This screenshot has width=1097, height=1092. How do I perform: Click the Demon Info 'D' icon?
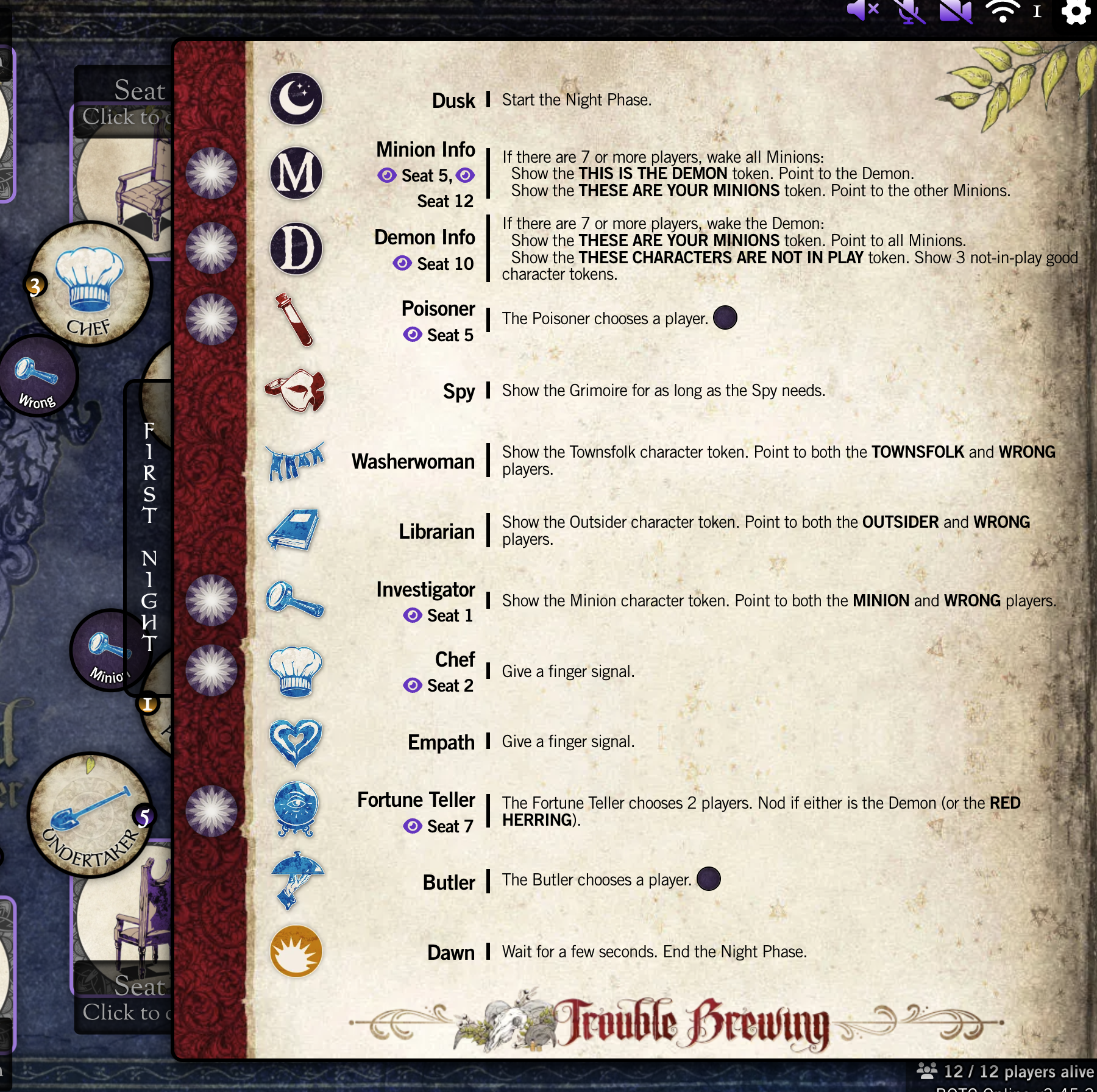(x=296, y=249)
